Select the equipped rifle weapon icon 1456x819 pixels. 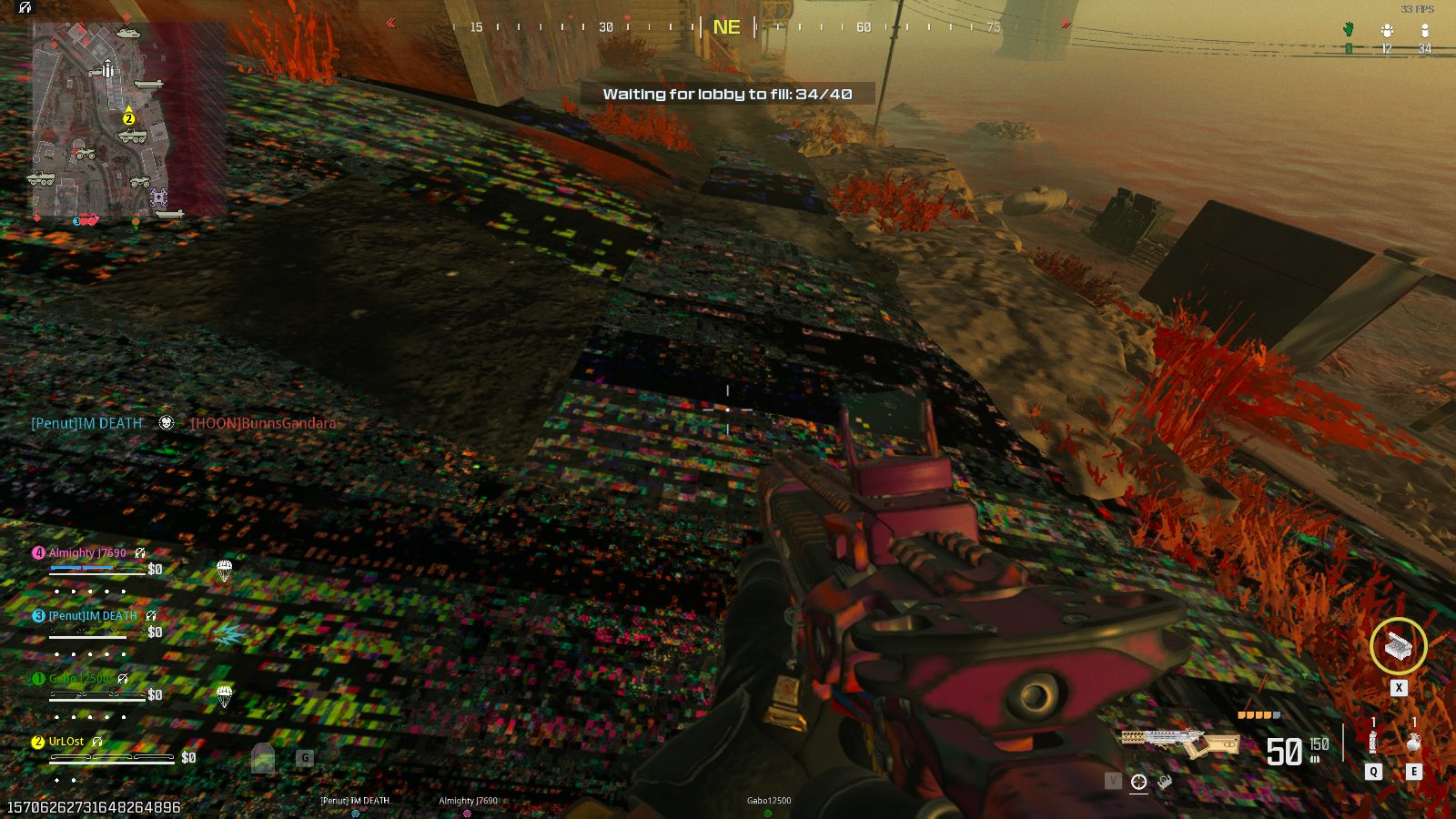tap(1180, 743)
